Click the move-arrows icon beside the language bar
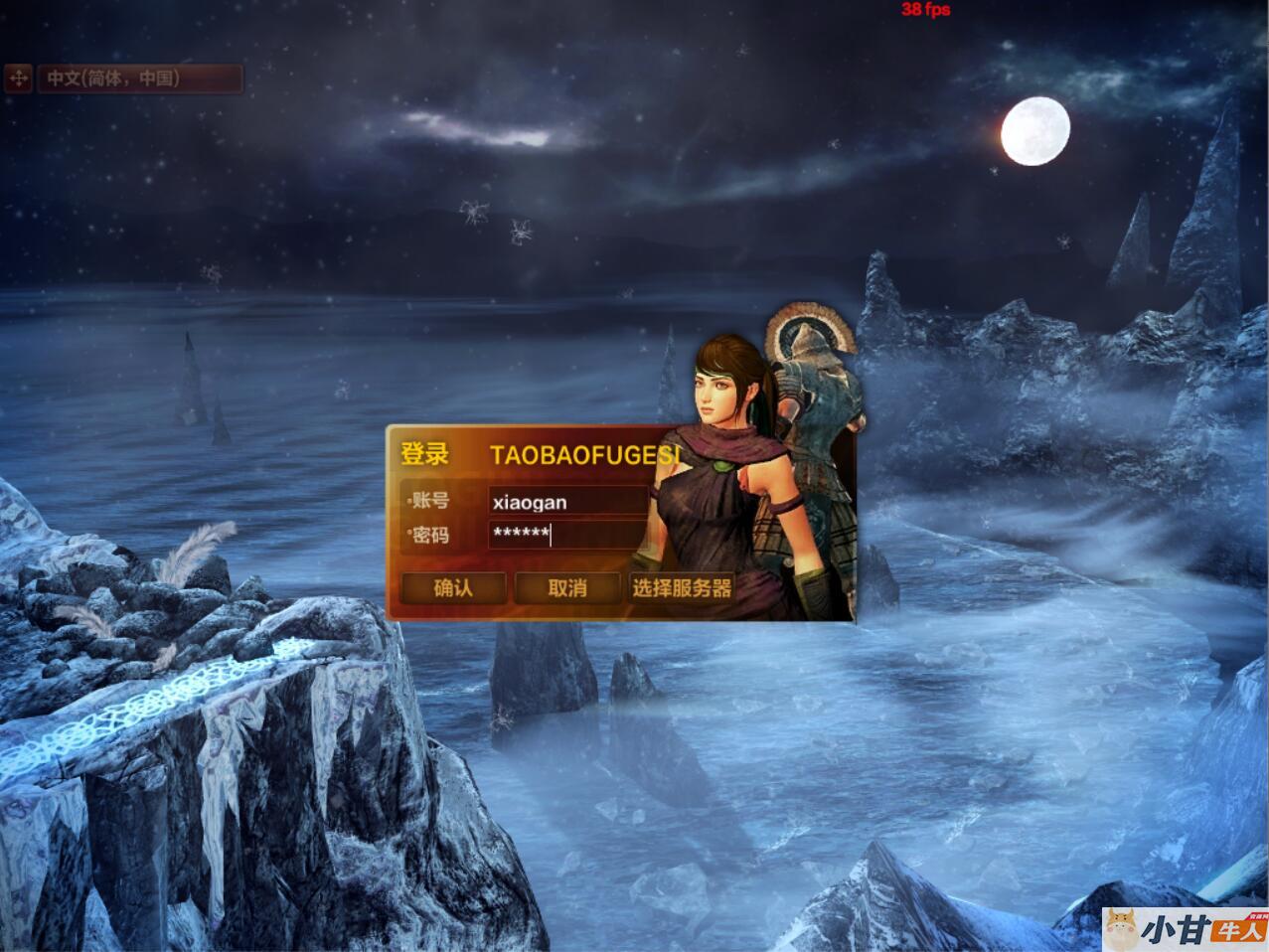 pyautogui.click(x=19, y=78)
